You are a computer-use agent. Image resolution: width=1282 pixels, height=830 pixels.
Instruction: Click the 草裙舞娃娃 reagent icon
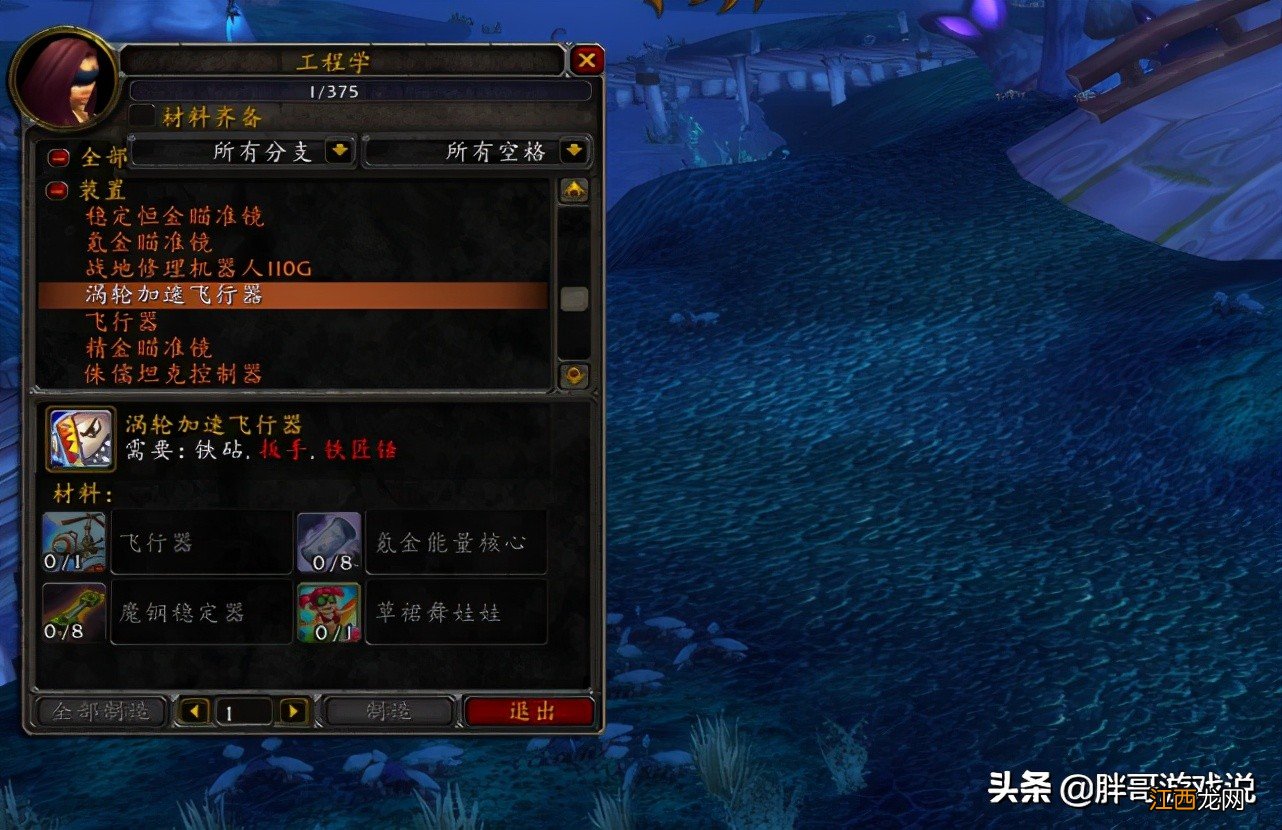click(329, 611)
